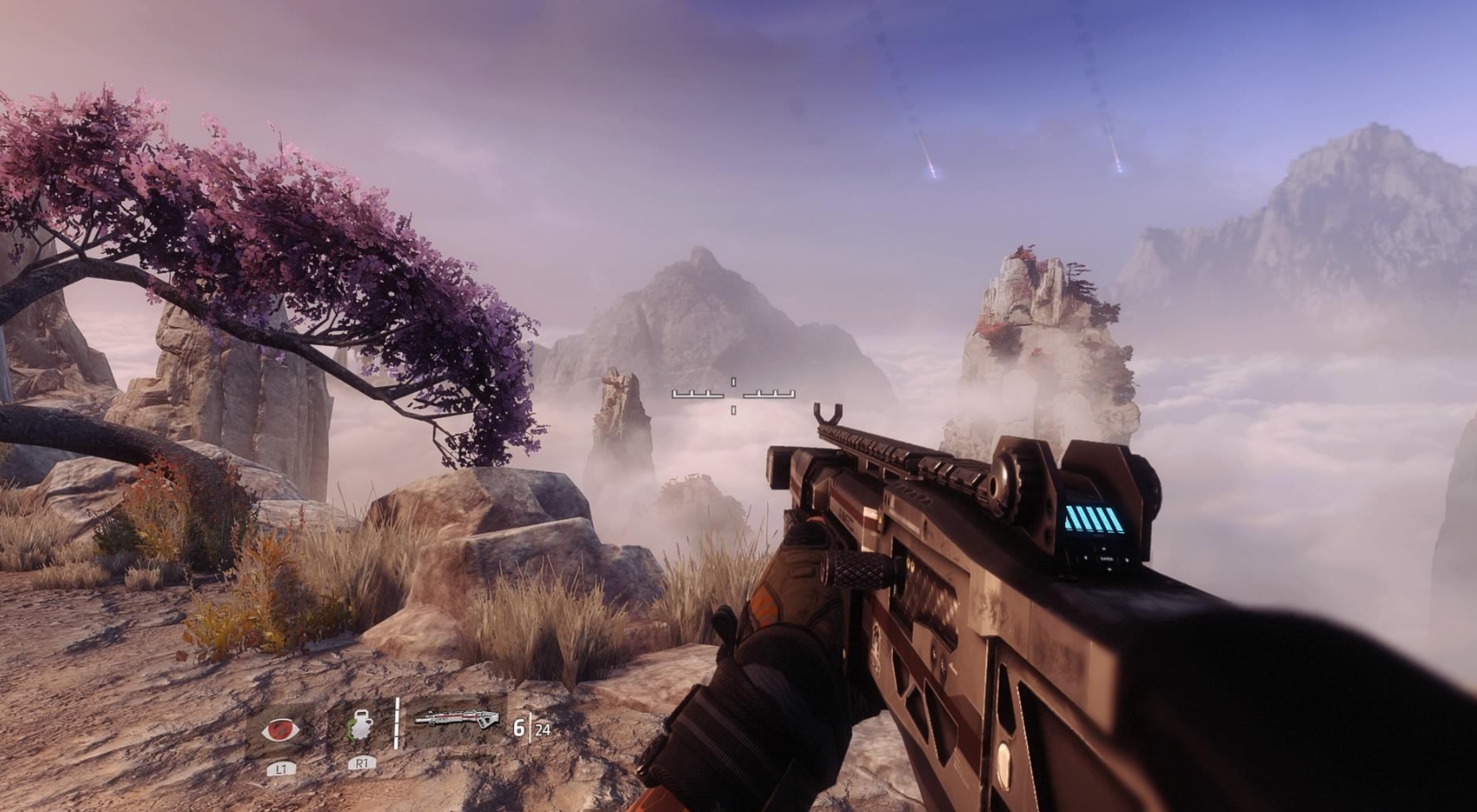Select the reserve ammo number 24
The image size is (1477, 812).
coord(542,730)
